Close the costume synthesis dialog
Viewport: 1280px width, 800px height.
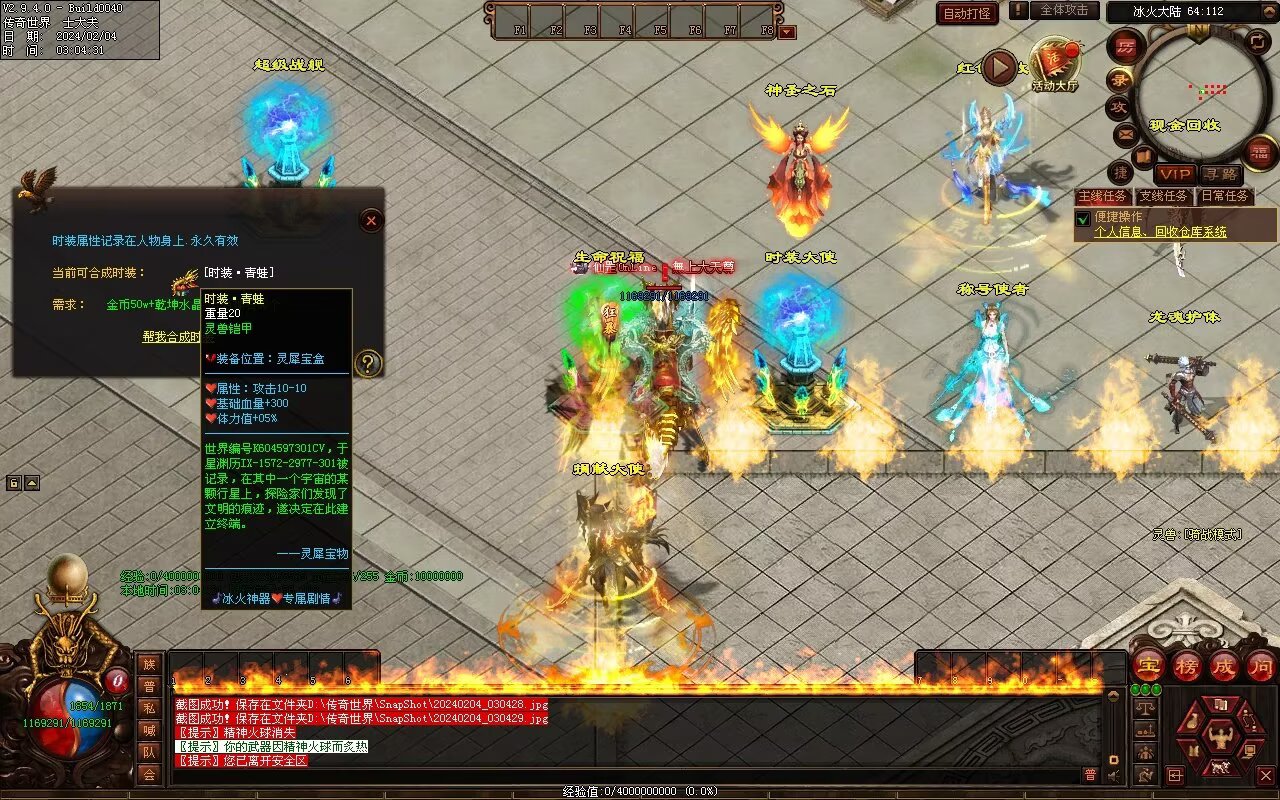click(371, 220)
